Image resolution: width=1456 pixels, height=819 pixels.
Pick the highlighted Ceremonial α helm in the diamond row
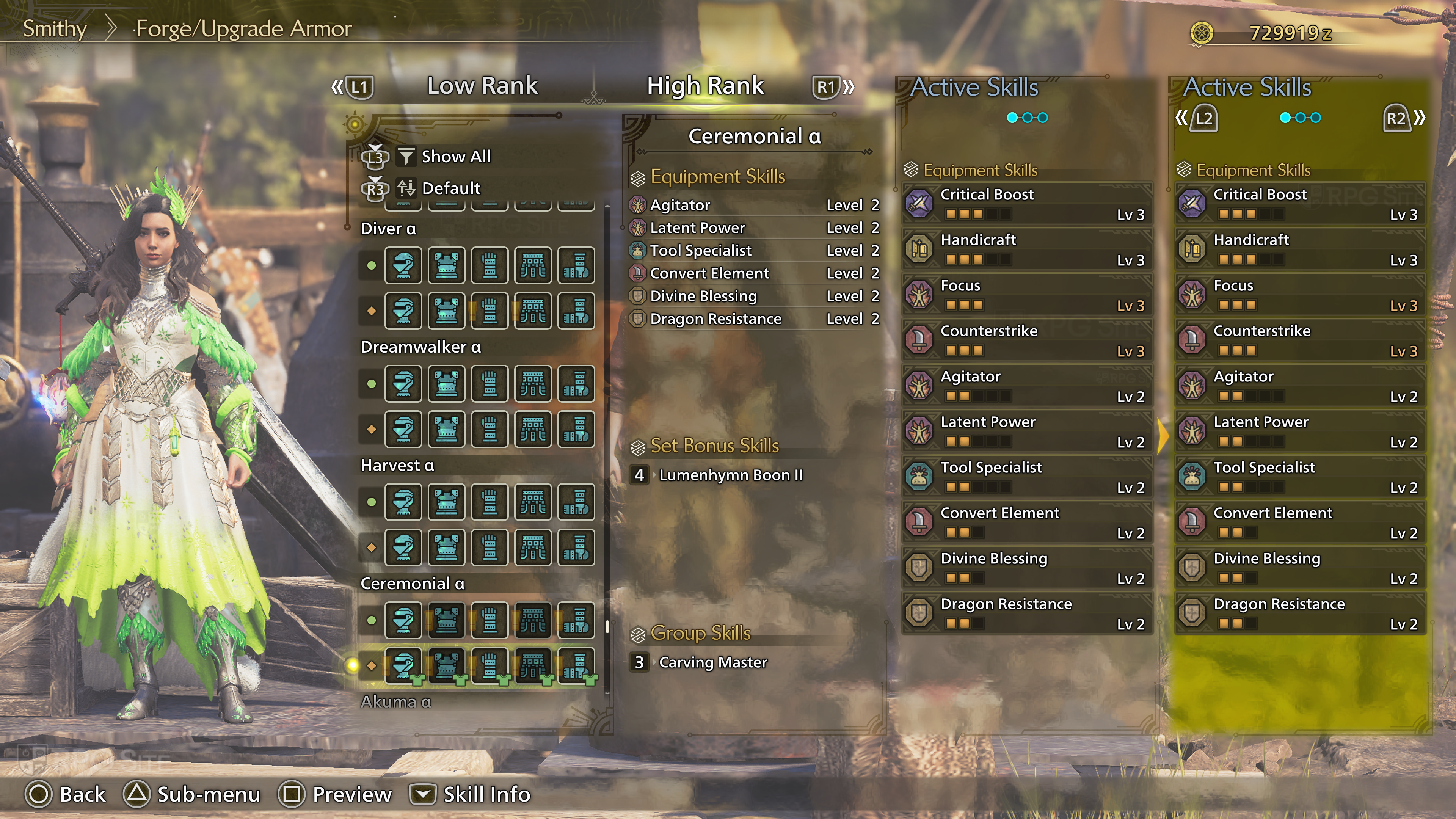(x=403, y=665)
